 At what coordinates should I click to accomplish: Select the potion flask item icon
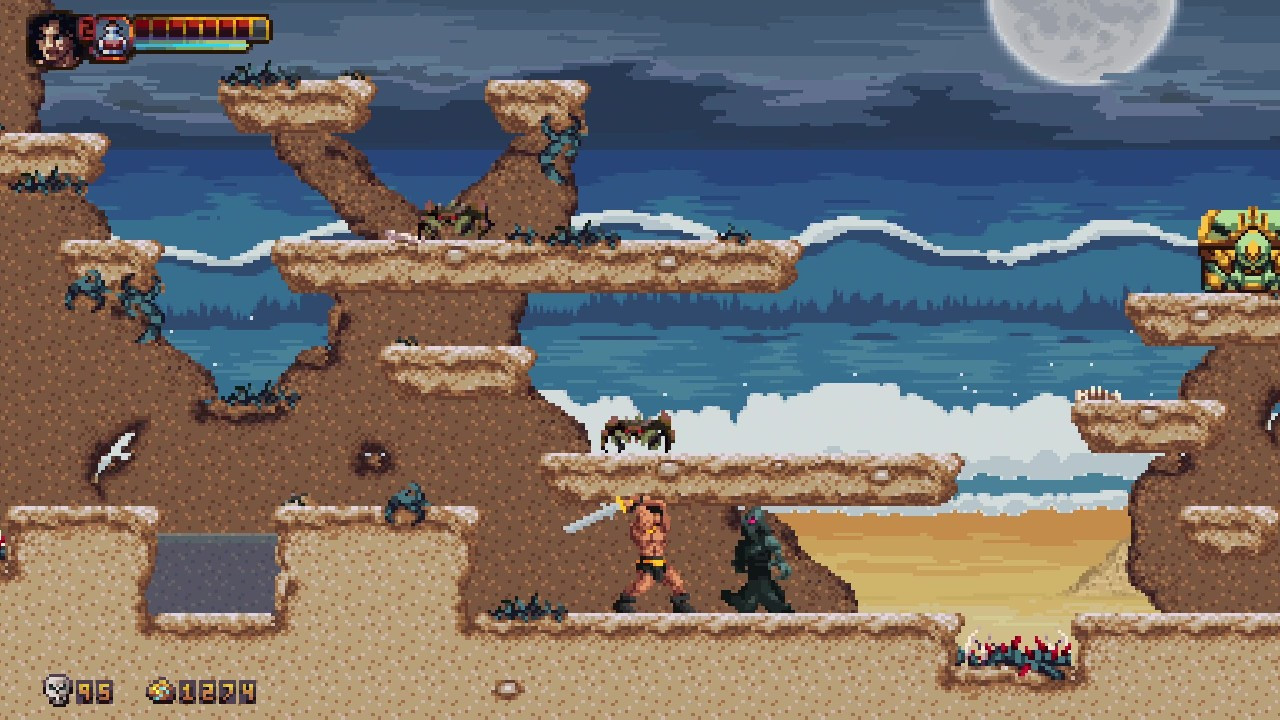tap(113, 38)
